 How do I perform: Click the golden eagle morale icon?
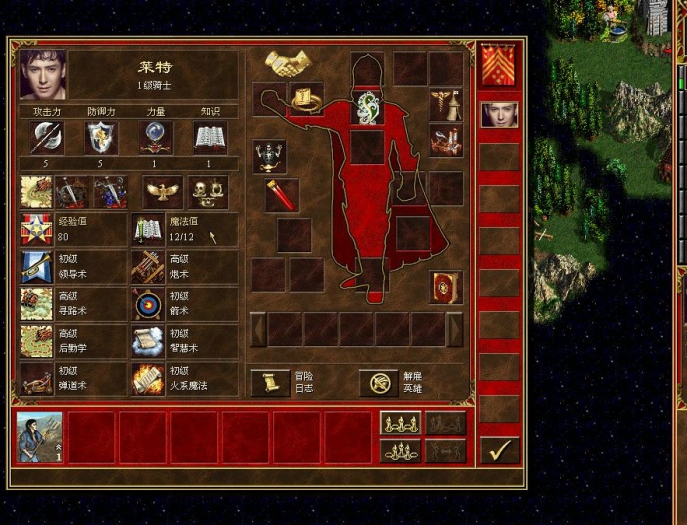pyautogui.click(x=163, y=190)
